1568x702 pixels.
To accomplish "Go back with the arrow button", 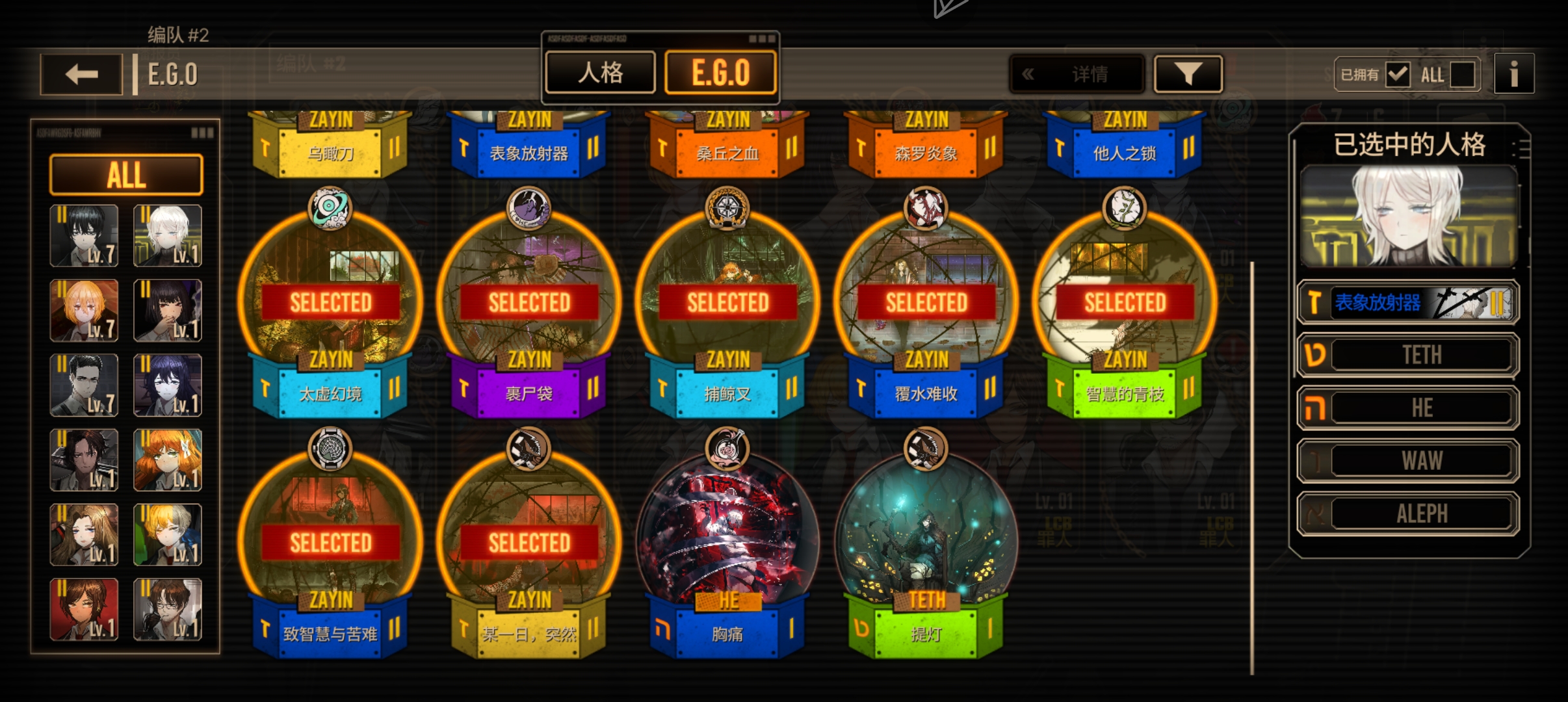I will [x=81, y=75].
